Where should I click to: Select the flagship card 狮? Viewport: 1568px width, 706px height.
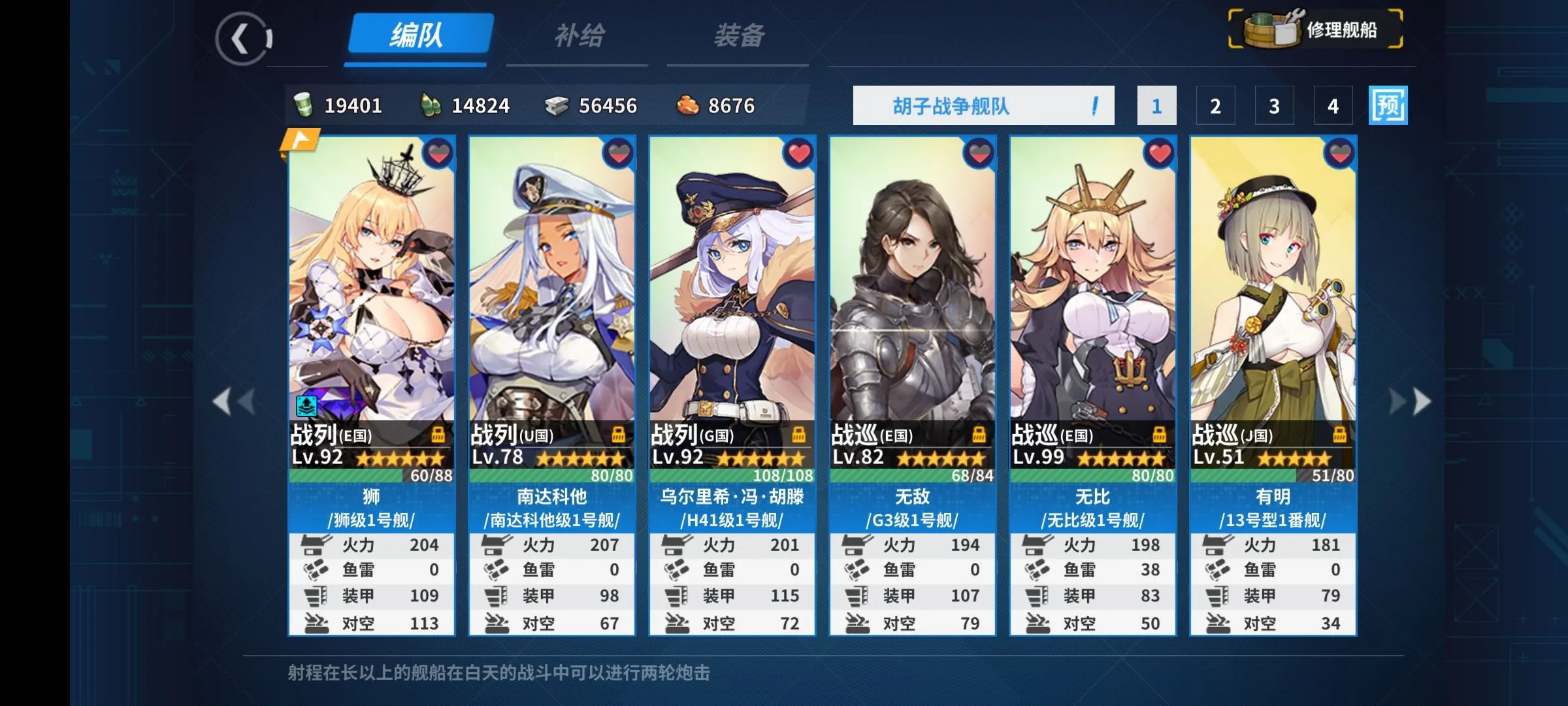(371, 294)
